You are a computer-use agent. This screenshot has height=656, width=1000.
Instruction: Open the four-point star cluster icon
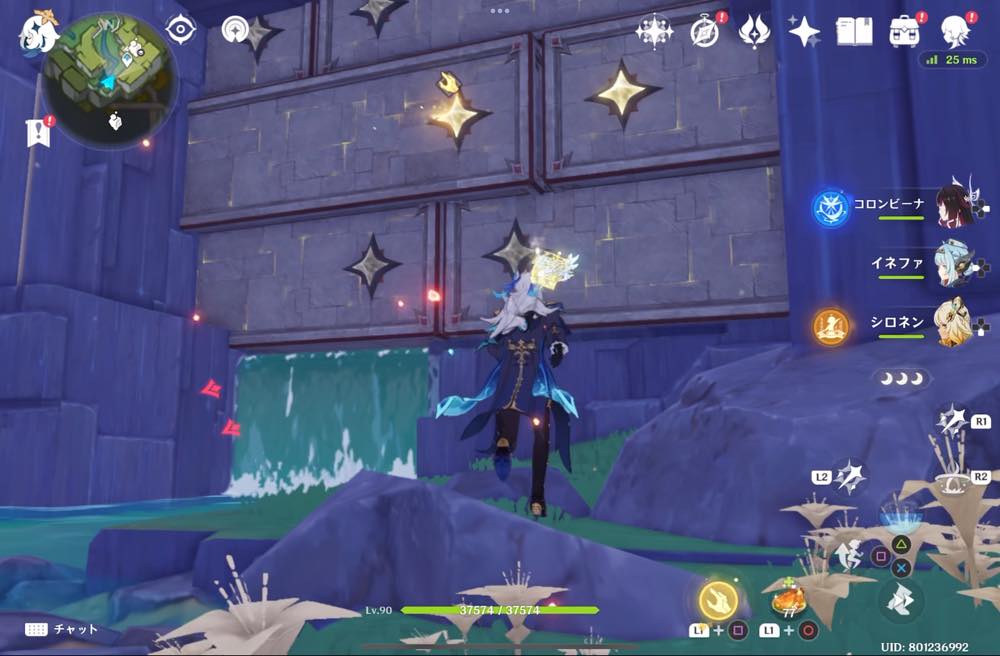pyautogui.click(x=655, y=32)
